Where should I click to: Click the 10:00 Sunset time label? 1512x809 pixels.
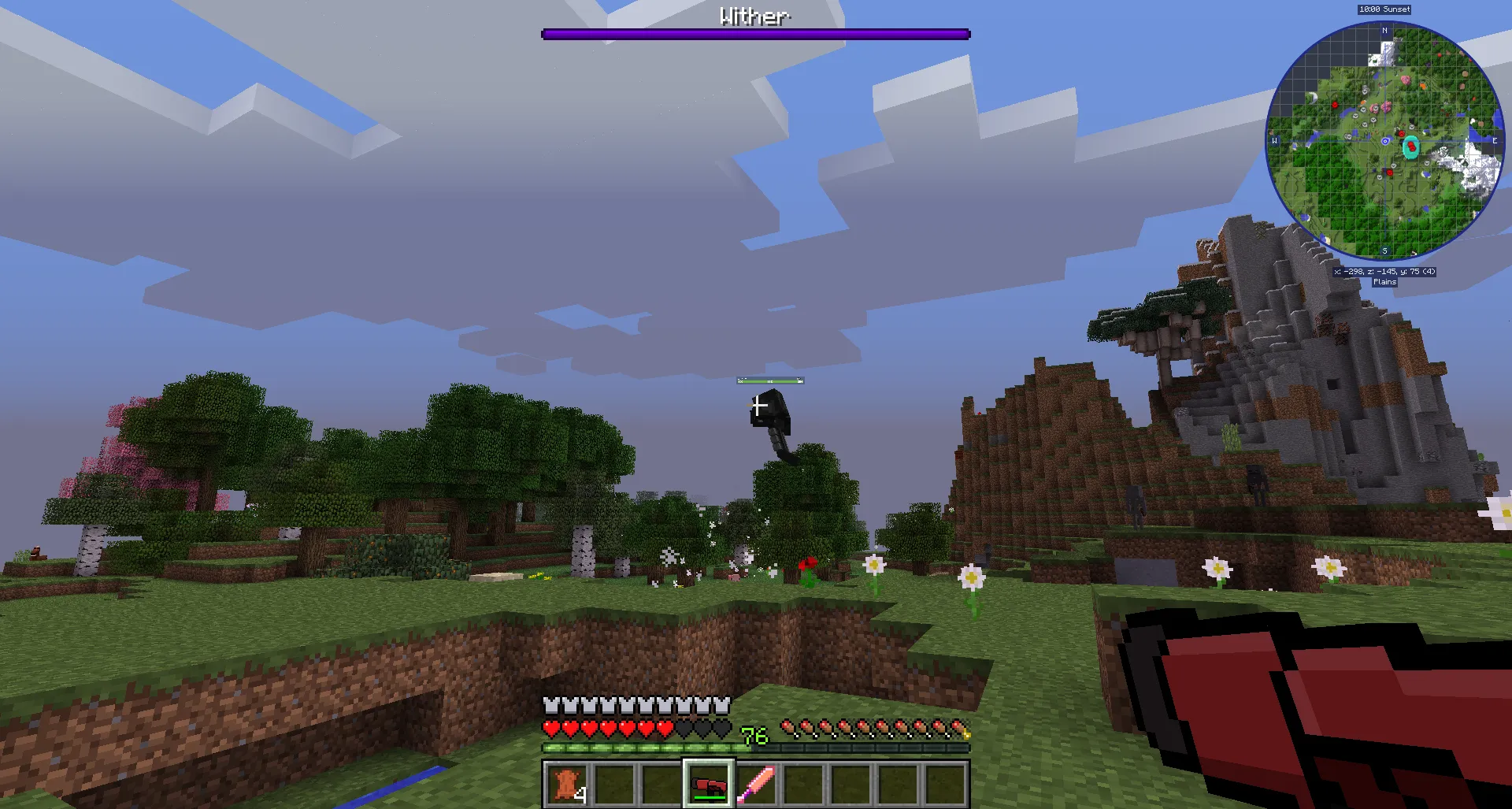pyautogui.click(x=1385, y=9)
